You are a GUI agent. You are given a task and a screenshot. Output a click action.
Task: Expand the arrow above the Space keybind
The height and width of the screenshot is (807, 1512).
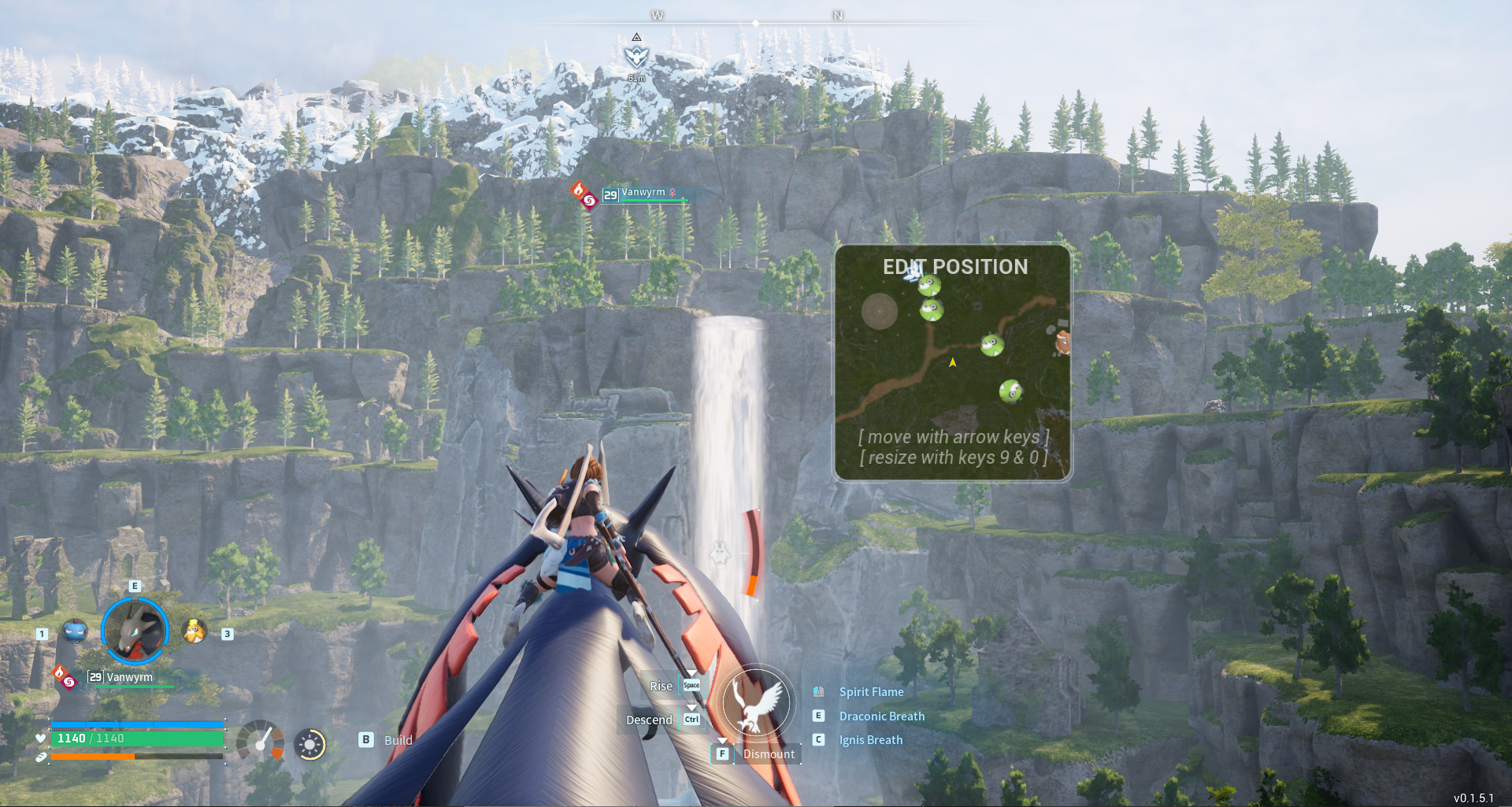point(691,671)
